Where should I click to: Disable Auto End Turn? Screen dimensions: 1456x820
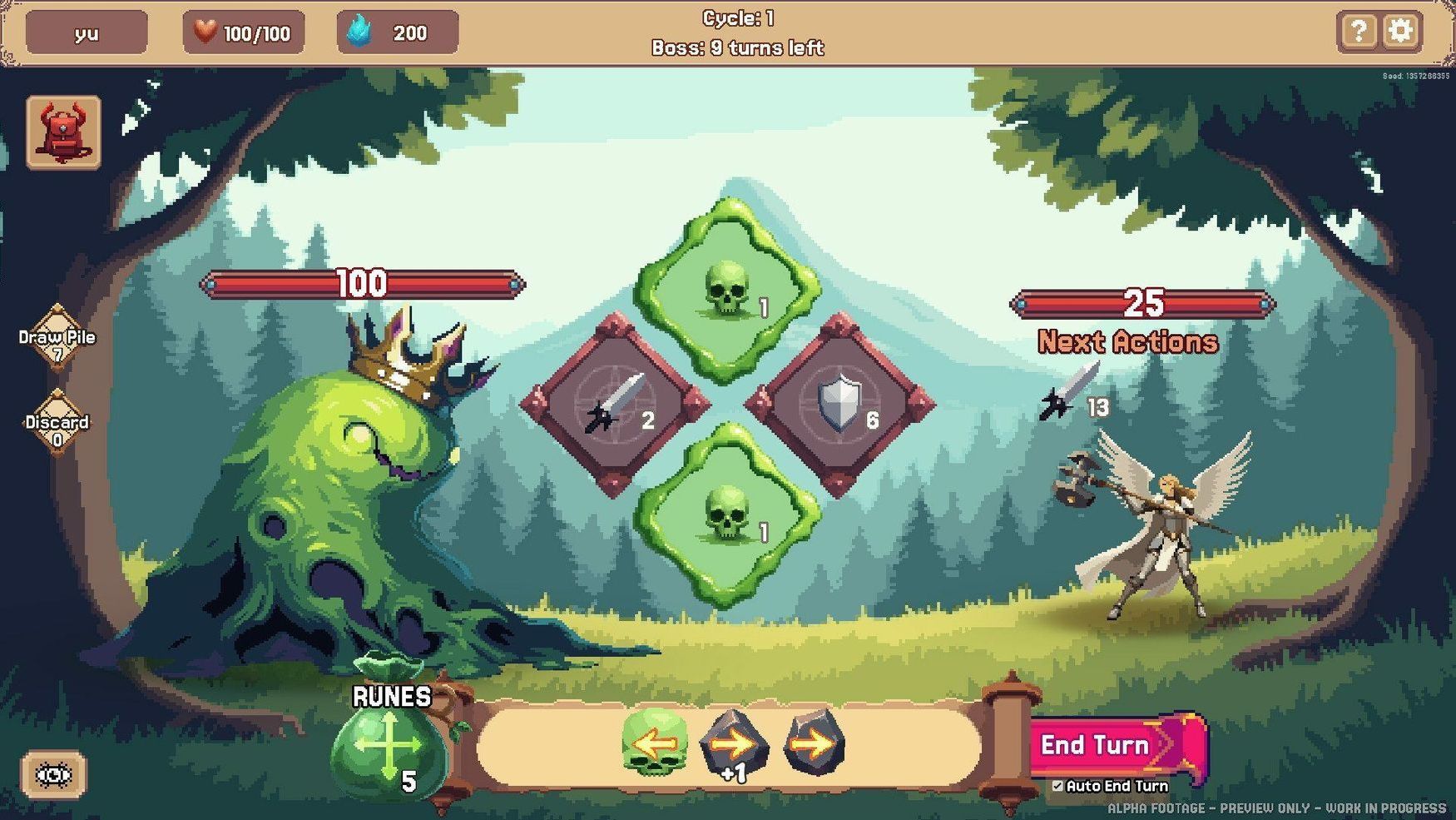tap(1058, 786)
